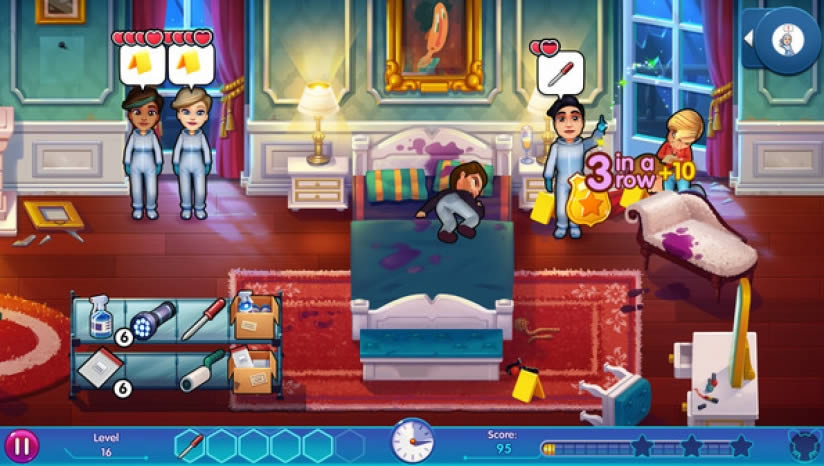
Task: Restock from the evidence bag supply box
Action: click(253, 368)
